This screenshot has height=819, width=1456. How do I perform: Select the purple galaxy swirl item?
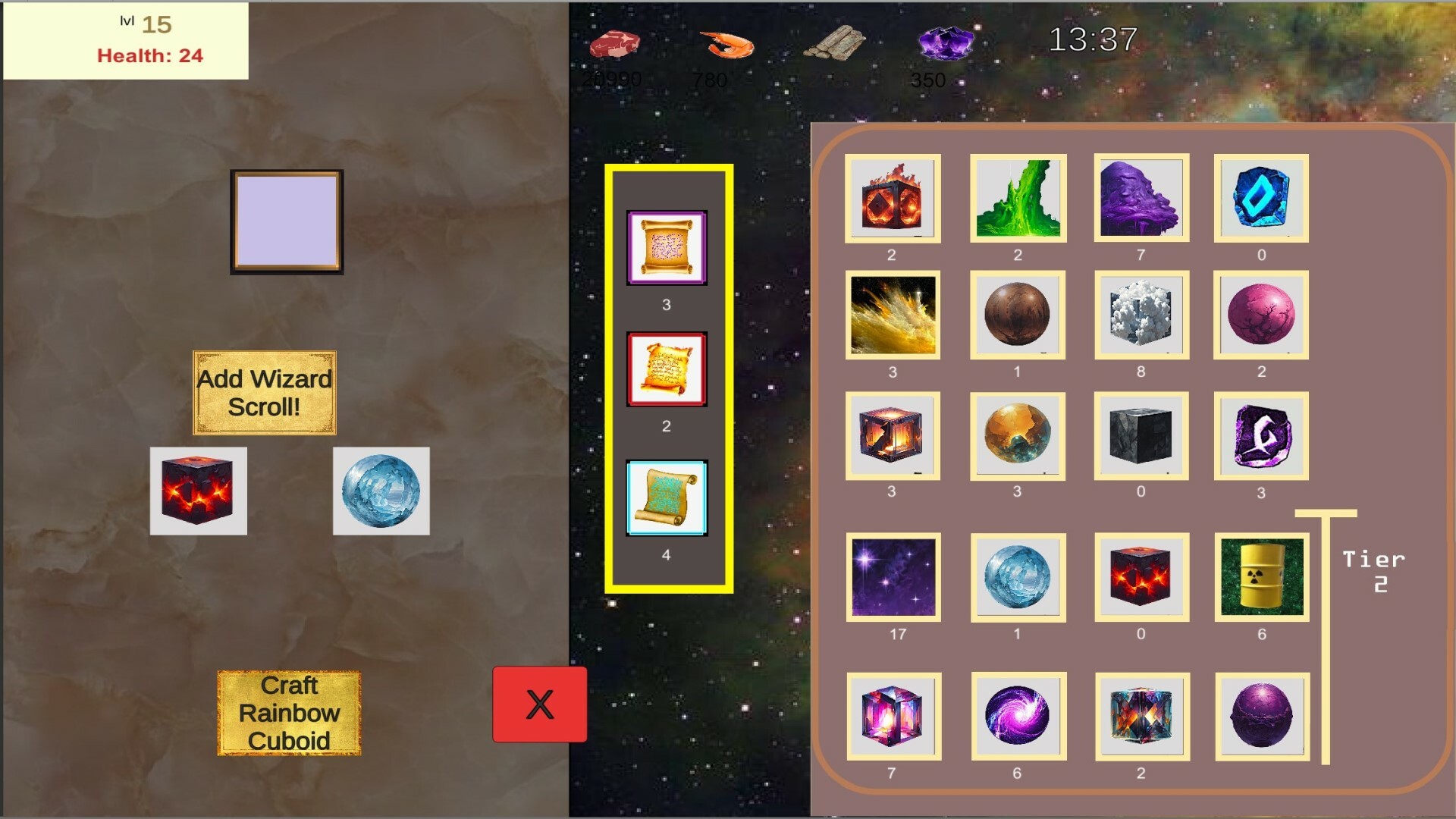coord(1016,717)
